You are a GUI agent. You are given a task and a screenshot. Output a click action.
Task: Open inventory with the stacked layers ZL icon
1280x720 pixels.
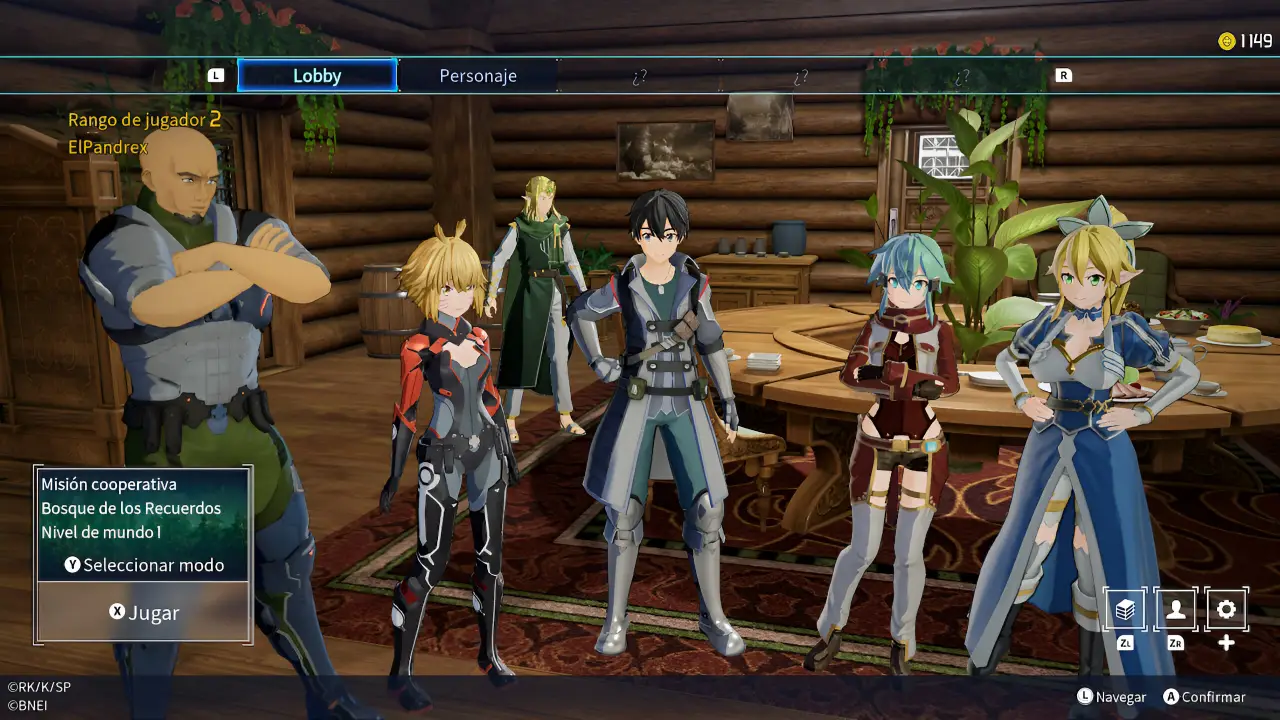click(x=1125, y=608)
